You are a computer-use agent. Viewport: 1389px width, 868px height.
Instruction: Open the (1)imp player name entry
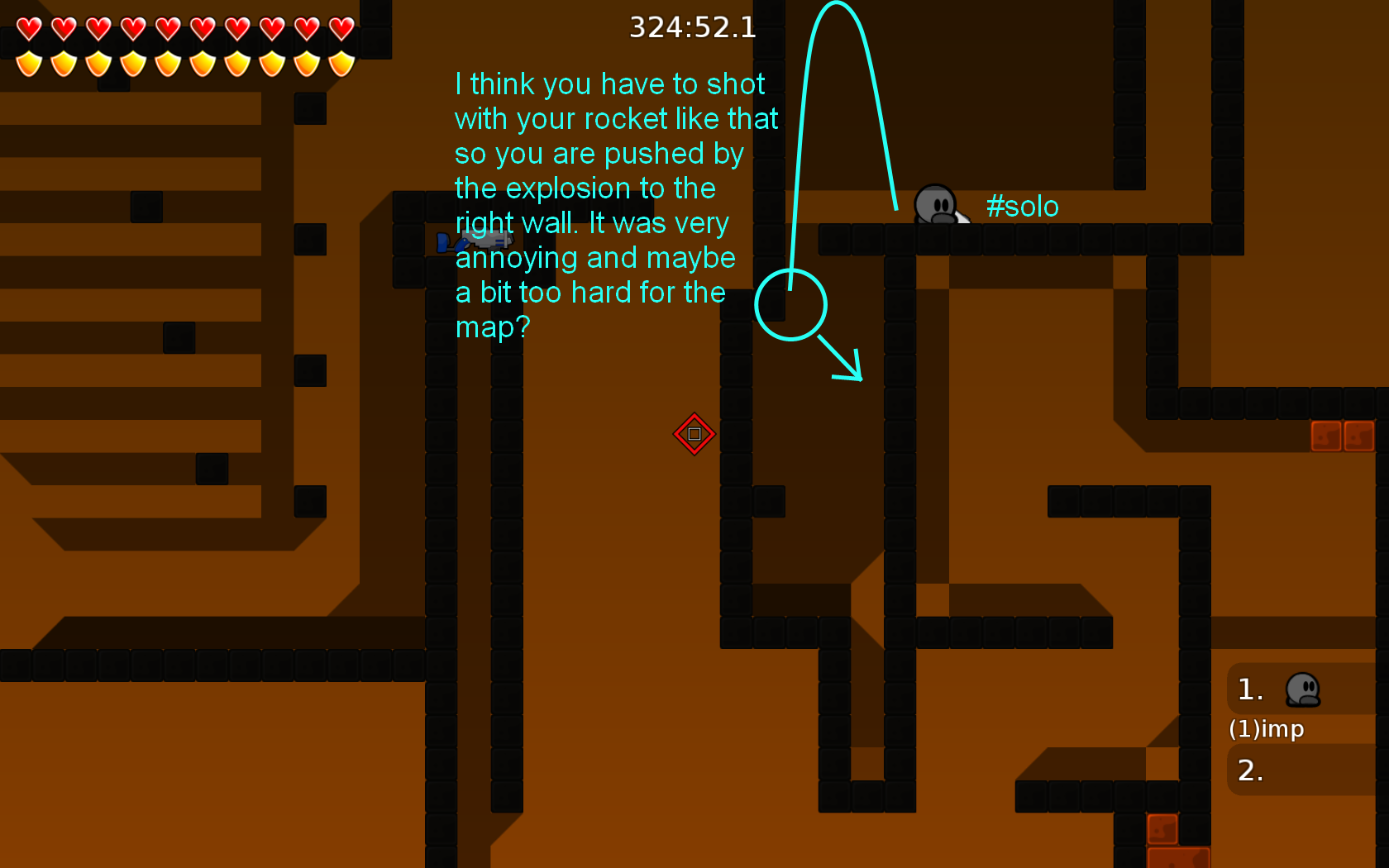pos(1267,730)
